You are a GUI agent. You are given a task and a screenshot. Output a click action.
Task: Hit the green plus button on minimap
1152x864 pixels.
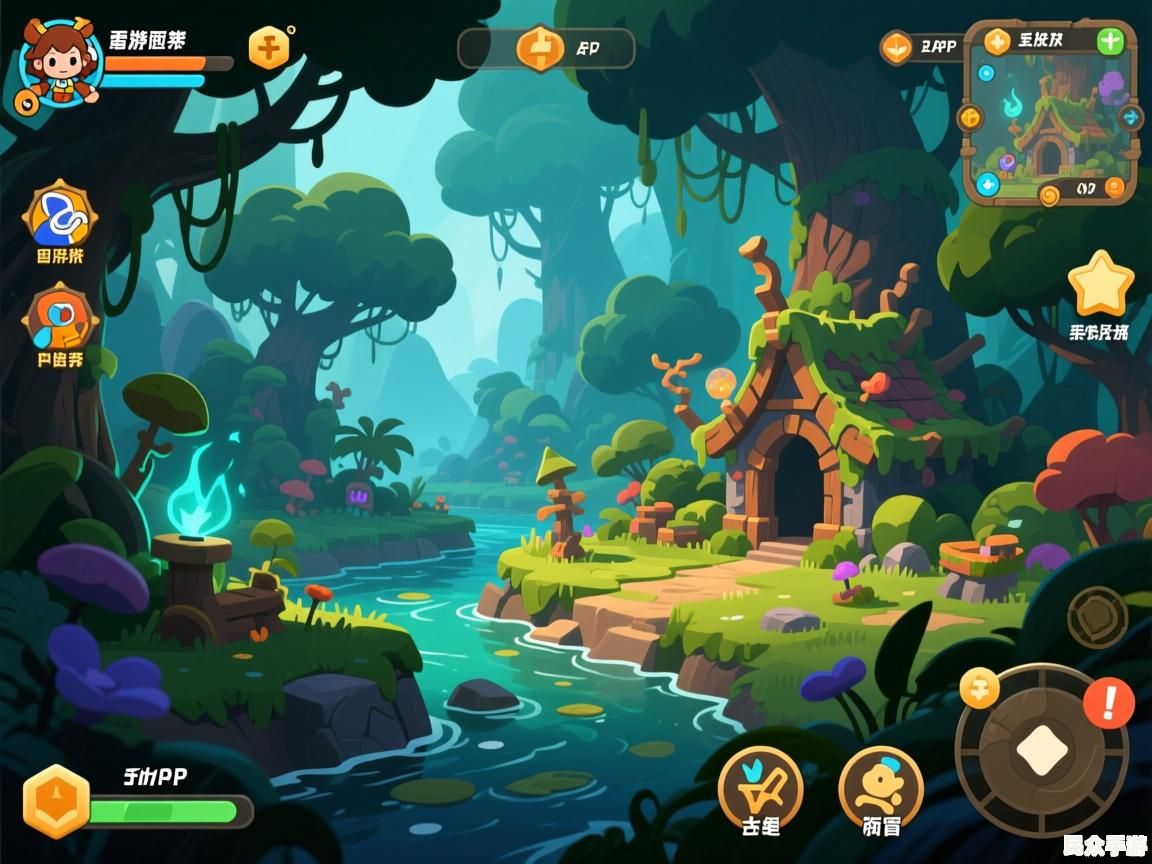tap(1110, 41)
